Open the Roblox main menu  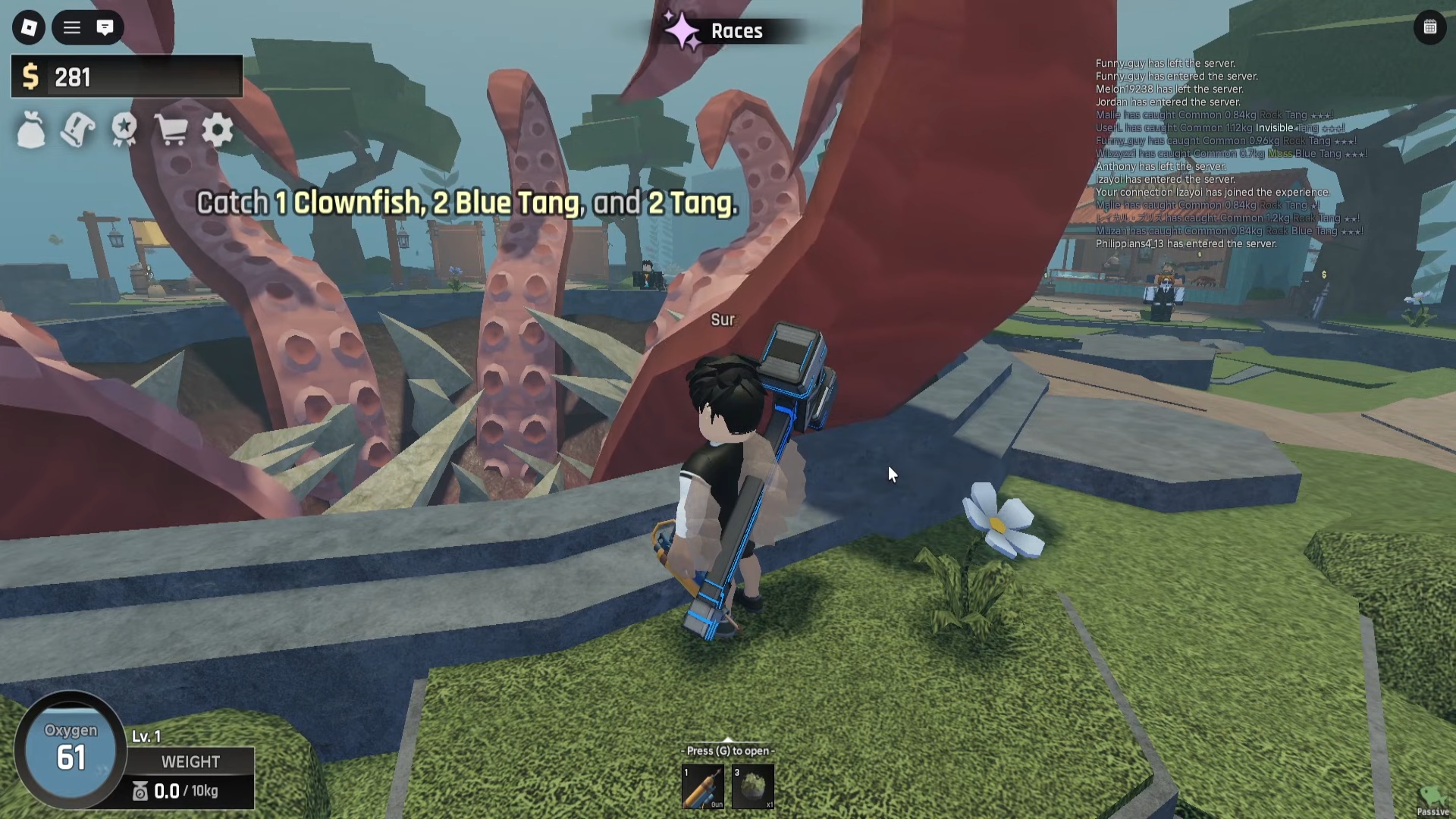[29, 28]
